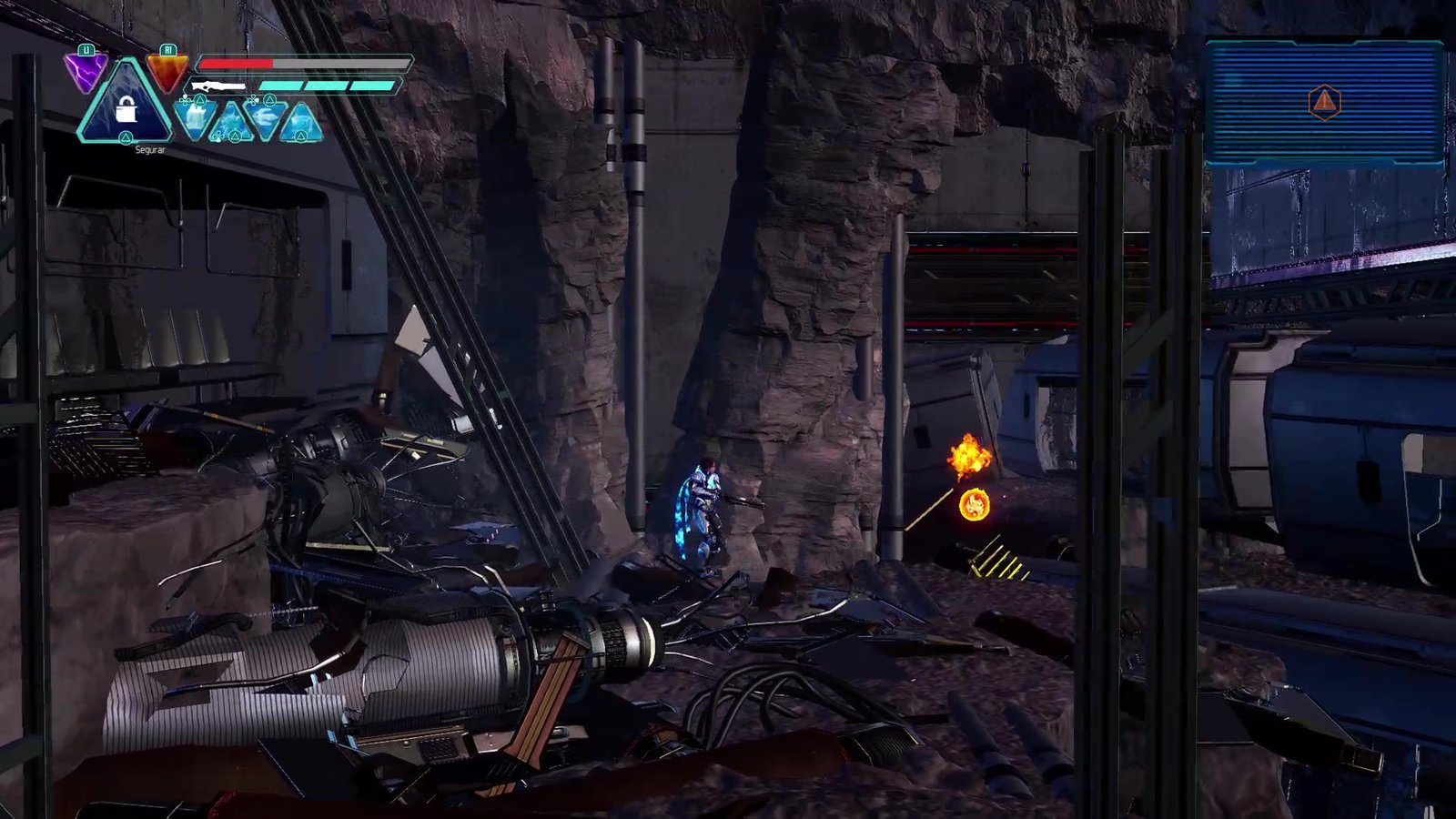The width and height of the screenshot is (1456, 819).
Task: Select the purple lightning element triangle
Action: click(x=86, y=71)
